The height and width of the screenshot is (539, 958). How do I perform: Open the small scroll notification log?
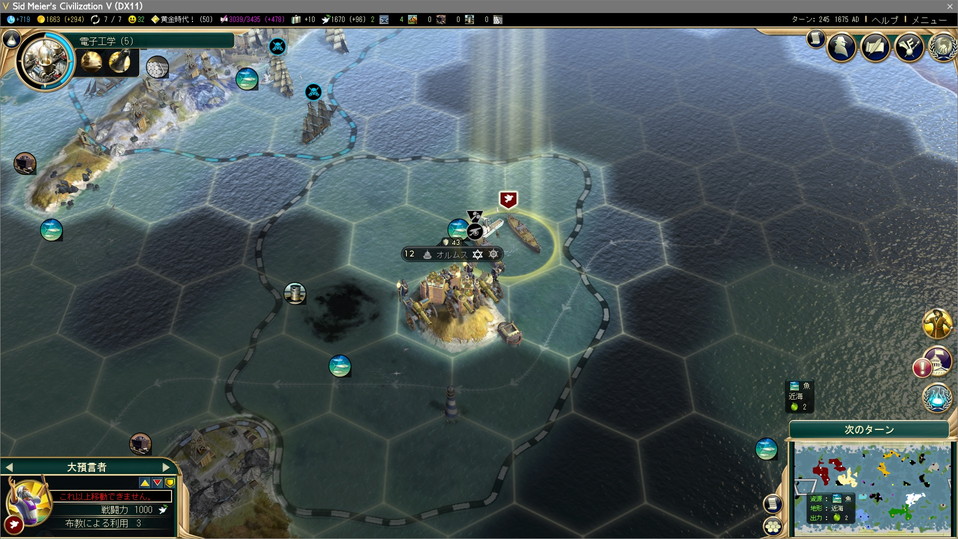[816, 39]
